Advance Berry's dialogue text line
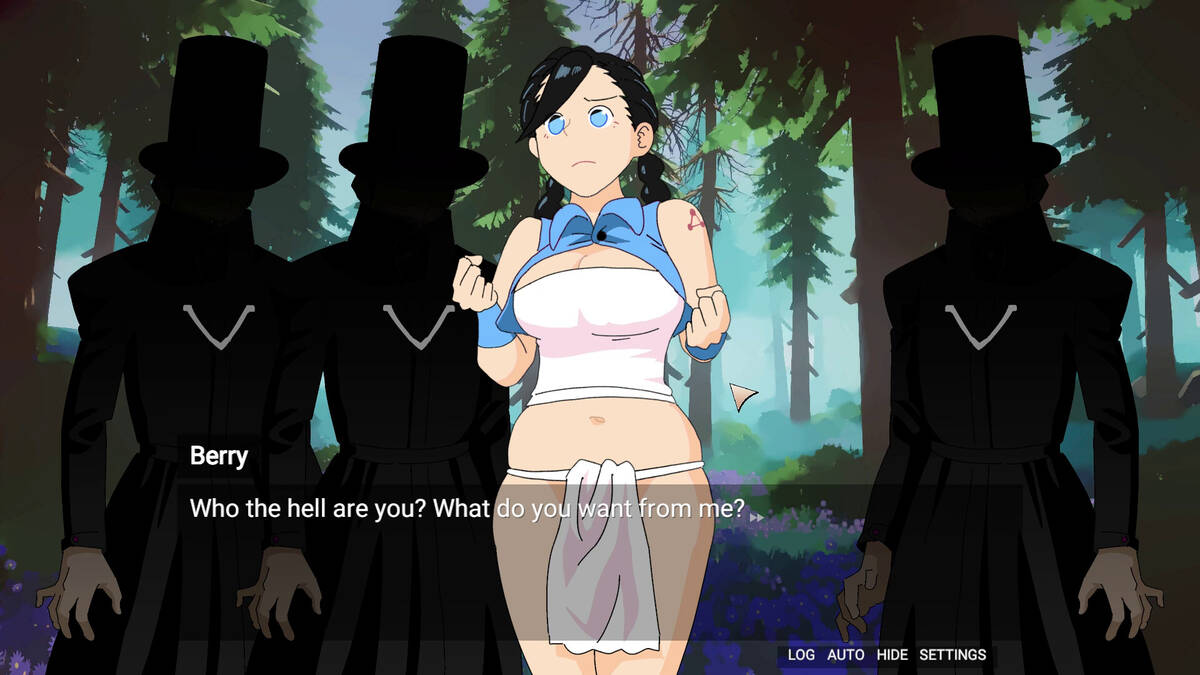The image size is (1200, 675). 467,509
